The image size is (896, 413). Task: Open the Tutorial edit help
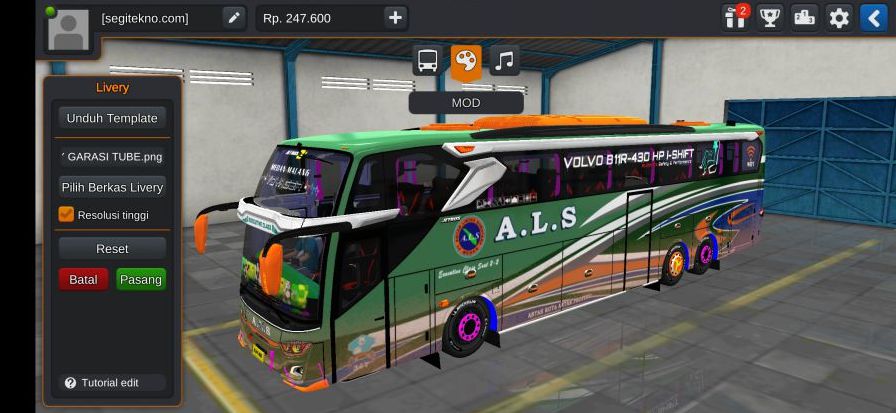[x=102, y=383]
